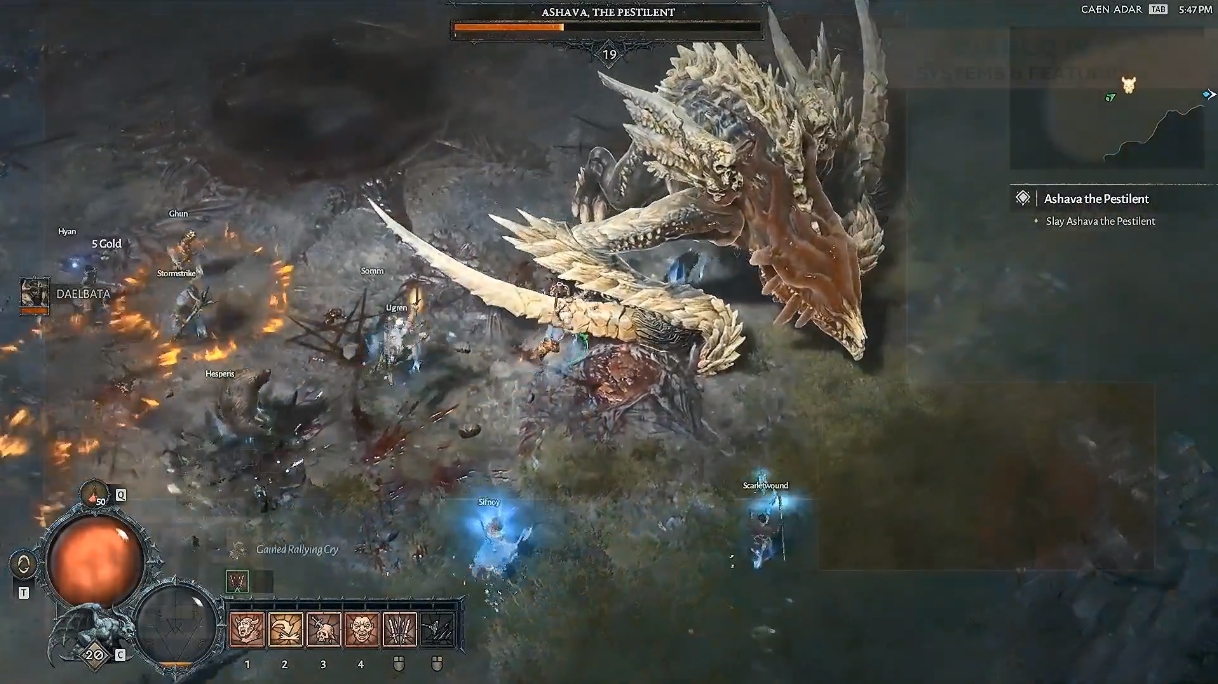Click the Rallying Cry buff icon

point(238,581)
